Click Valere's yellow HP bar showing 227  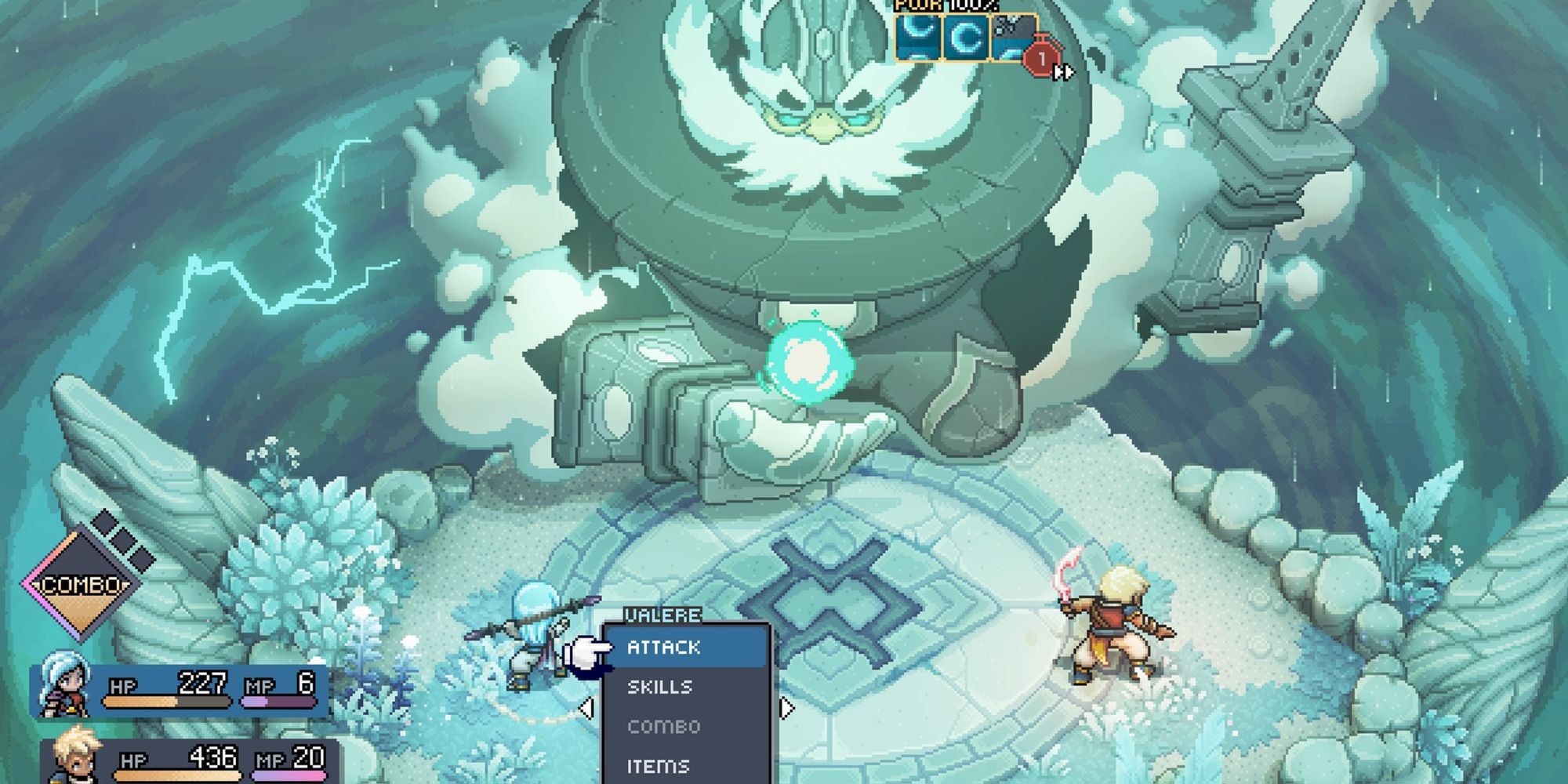(x=165, y=702)
